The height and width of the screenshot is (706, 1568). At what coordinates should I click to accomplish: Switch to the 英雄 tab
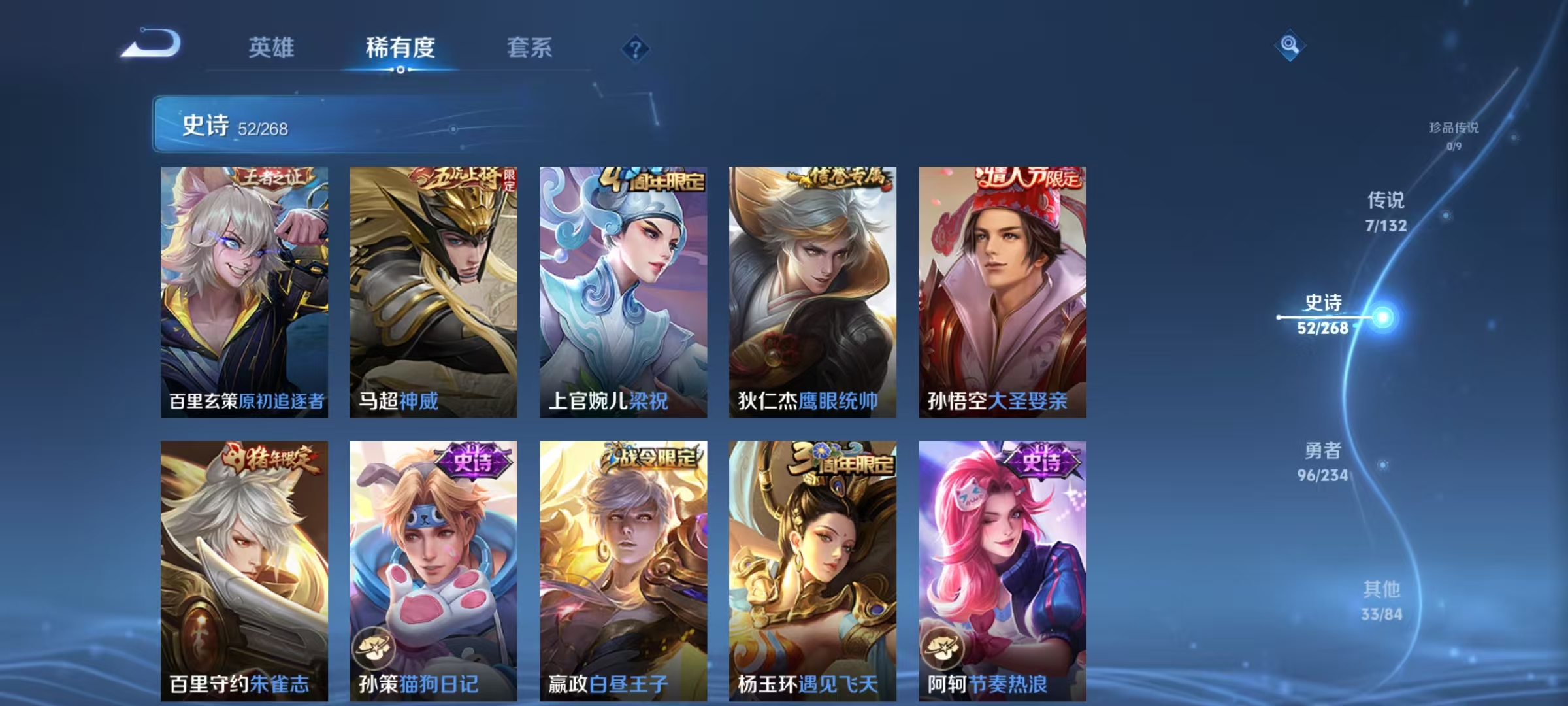pyautogui.click(x=272, y=48)
